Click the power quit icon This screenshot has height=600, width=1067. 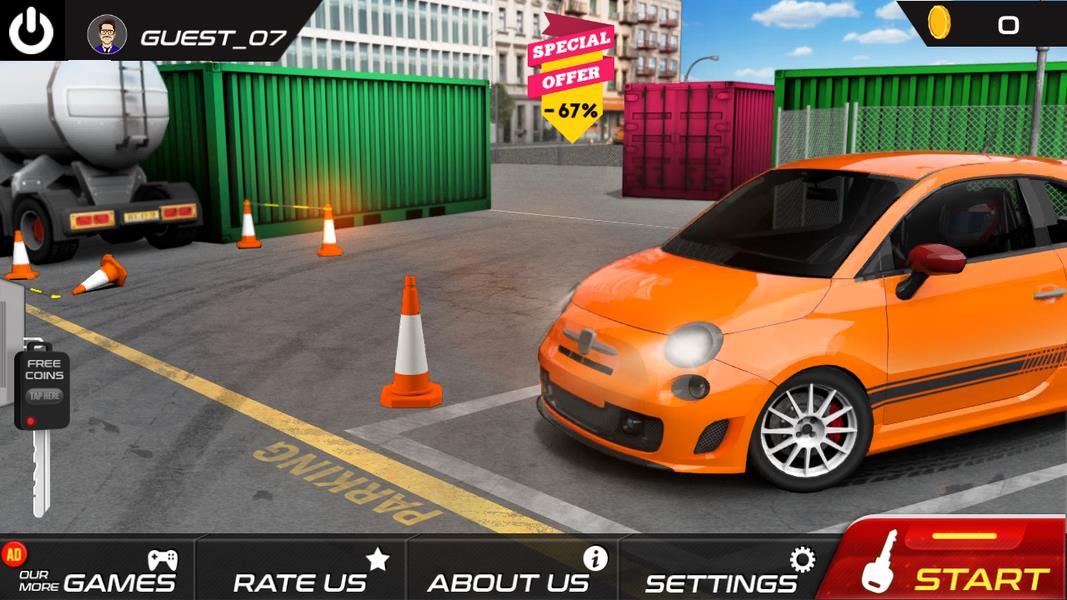coord(31,31)
